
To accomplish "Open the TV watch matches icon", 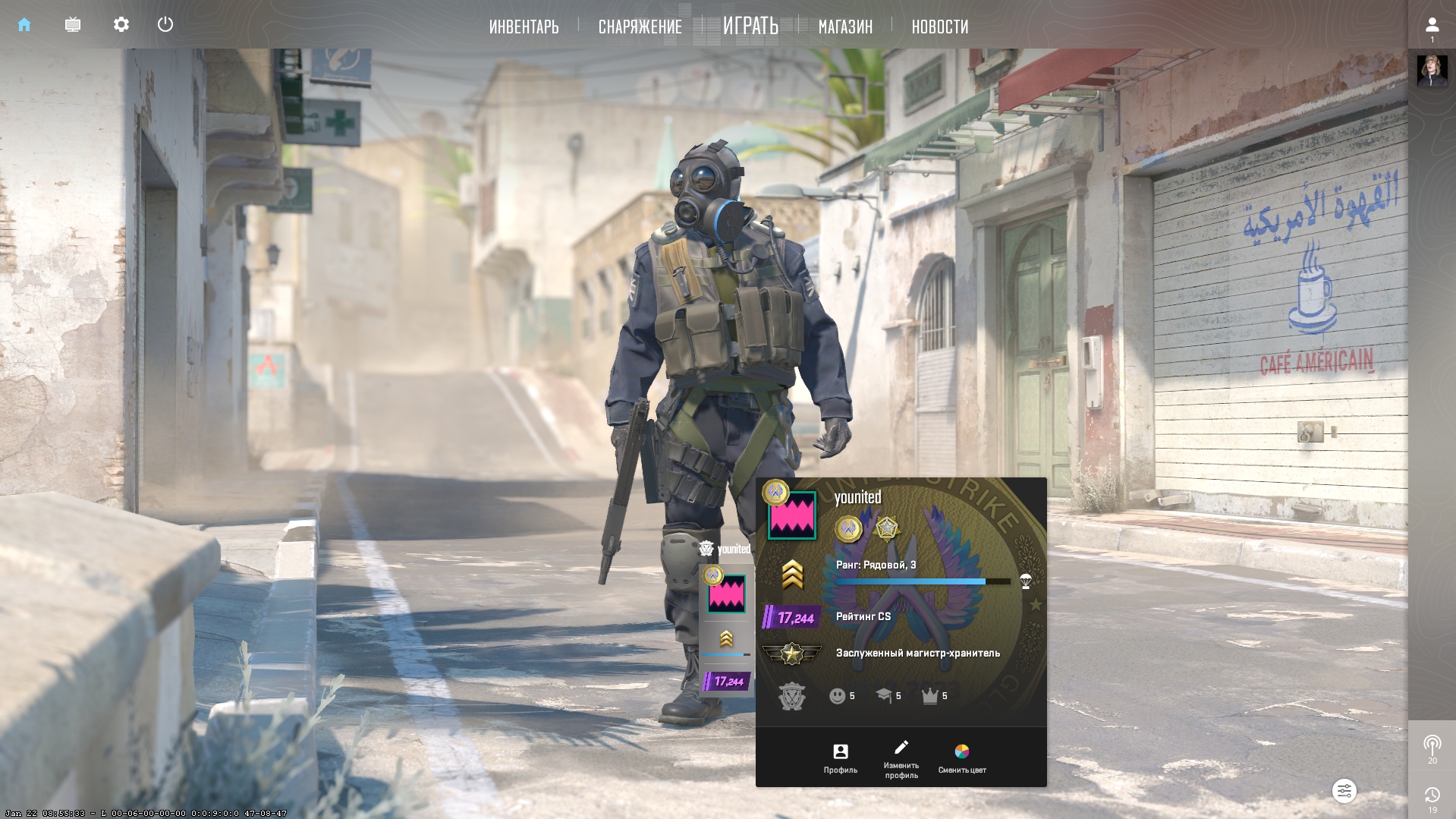I will (73, 25).
